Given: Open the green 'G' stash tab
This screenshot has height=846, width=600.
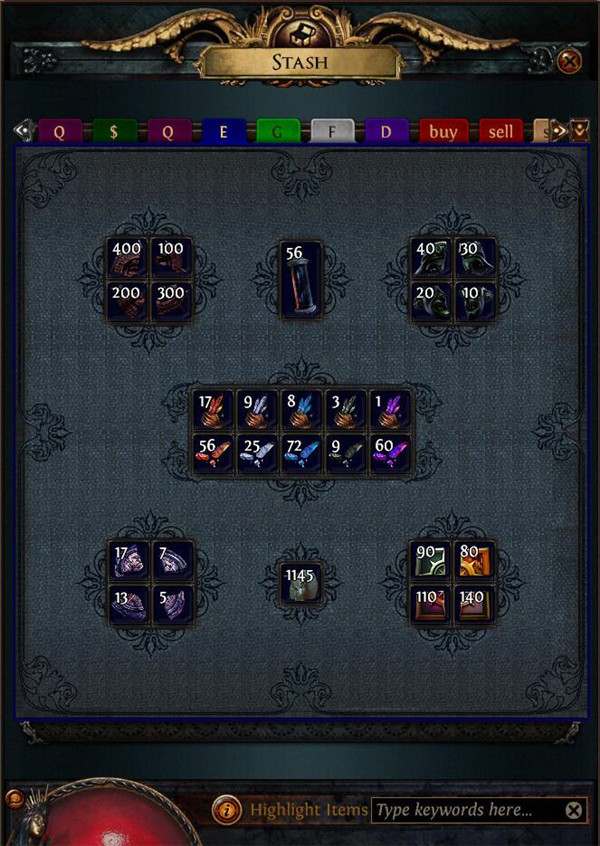Looking at the screenshot, I should pos(277,132).
